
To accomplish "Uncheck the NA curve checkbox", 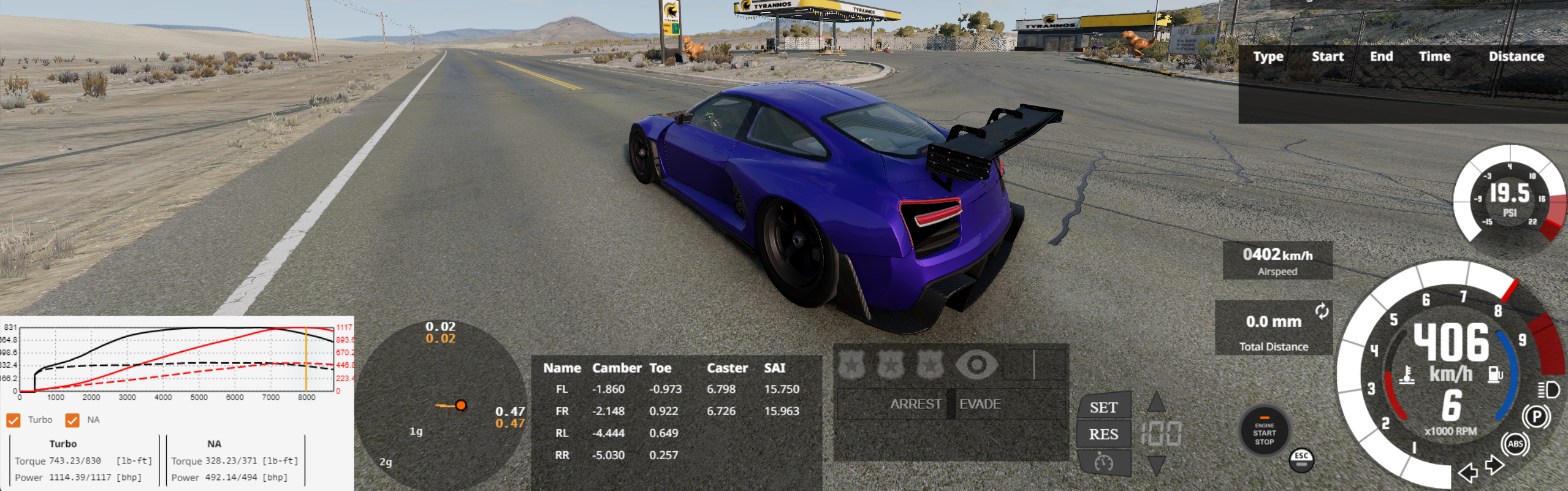I will tap(72, 420).
